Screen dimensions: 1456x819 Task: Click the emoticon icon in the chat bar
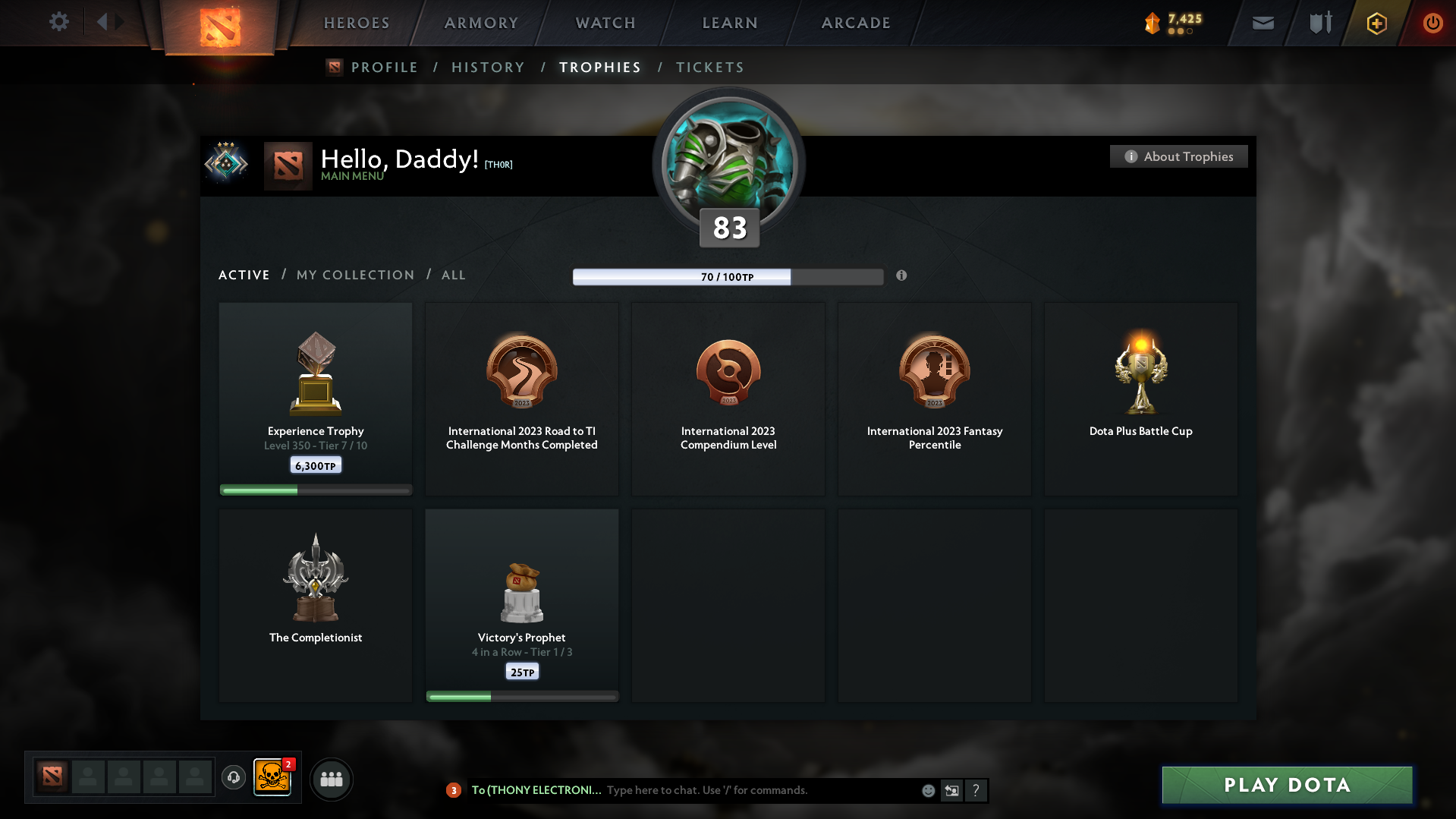(x=928, y=790)
